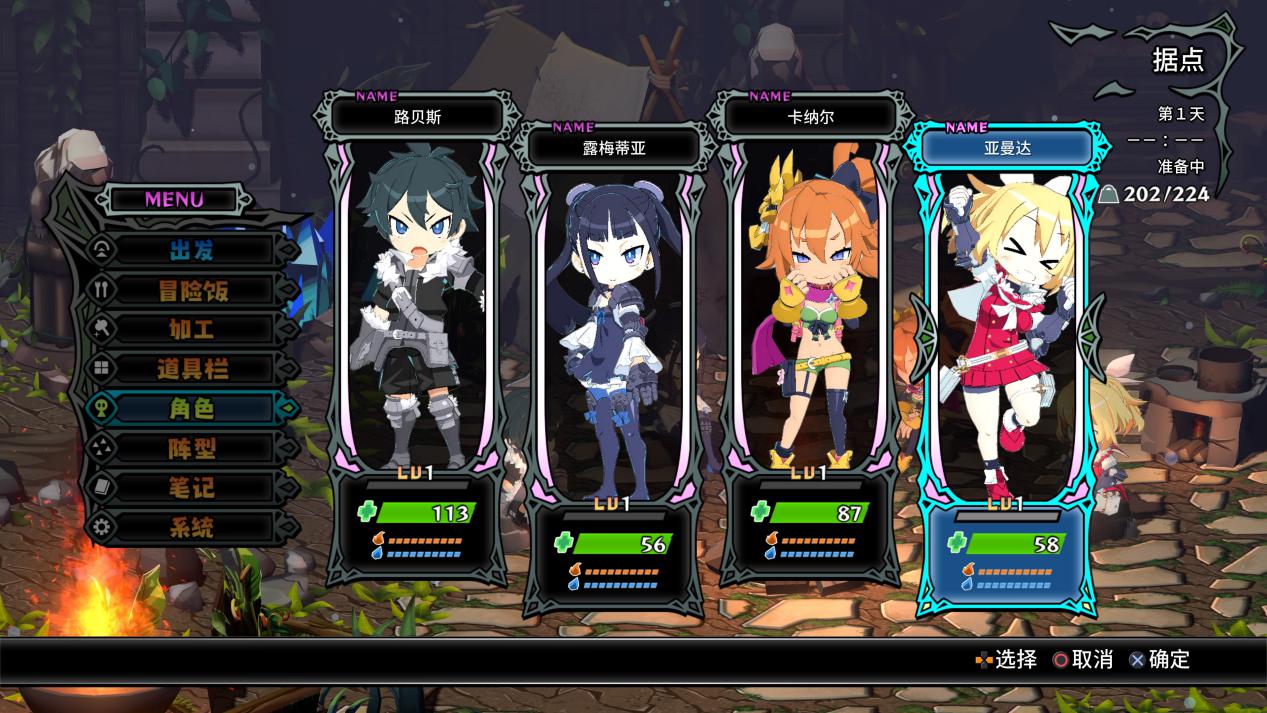Select the 角色 menu entry
This screenshot has width=1267, height=713.
coord(192,408)
